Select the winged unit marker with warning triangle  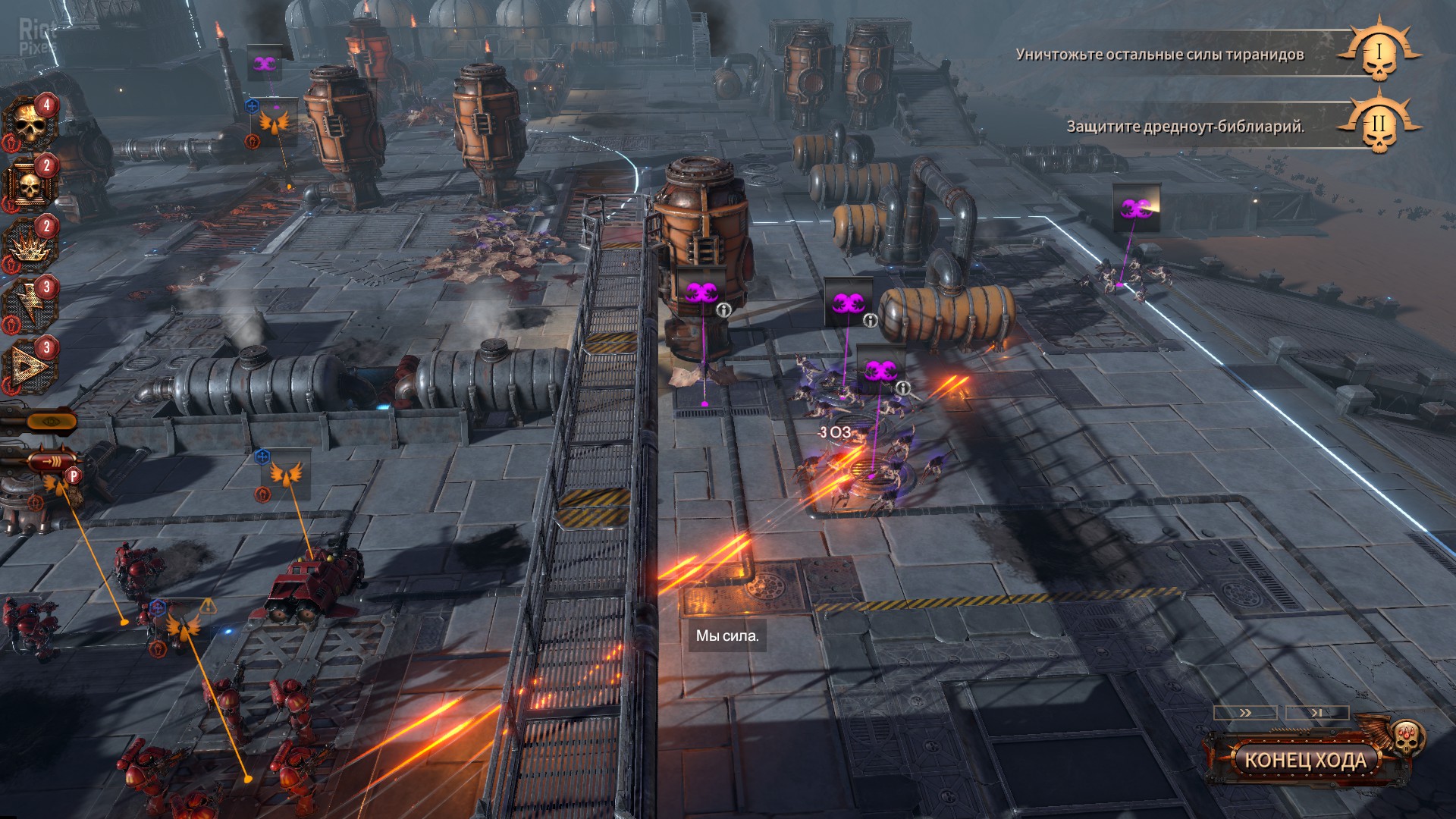[x=183, y=626]
